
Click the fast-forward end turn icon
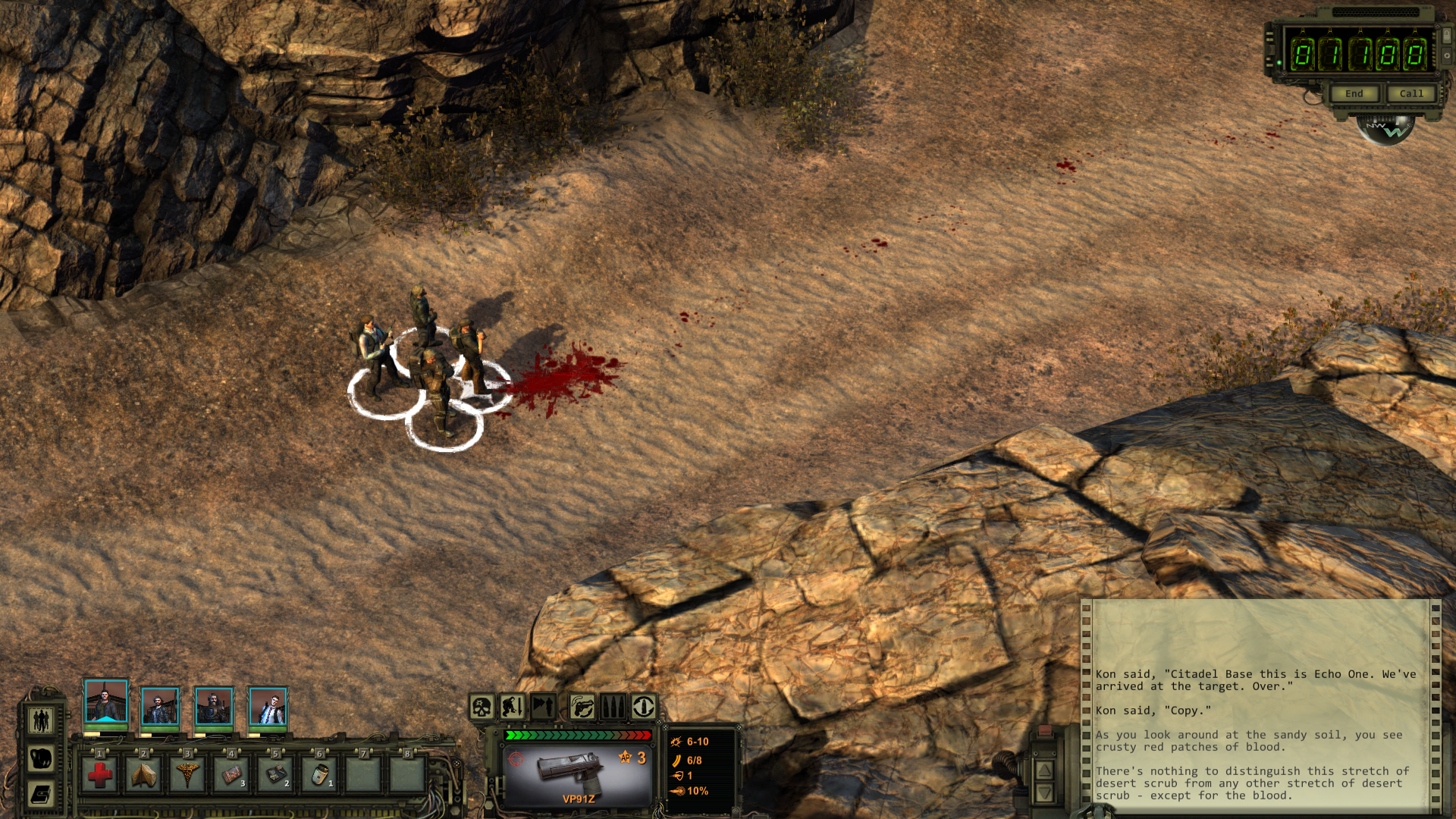[543, 708]
